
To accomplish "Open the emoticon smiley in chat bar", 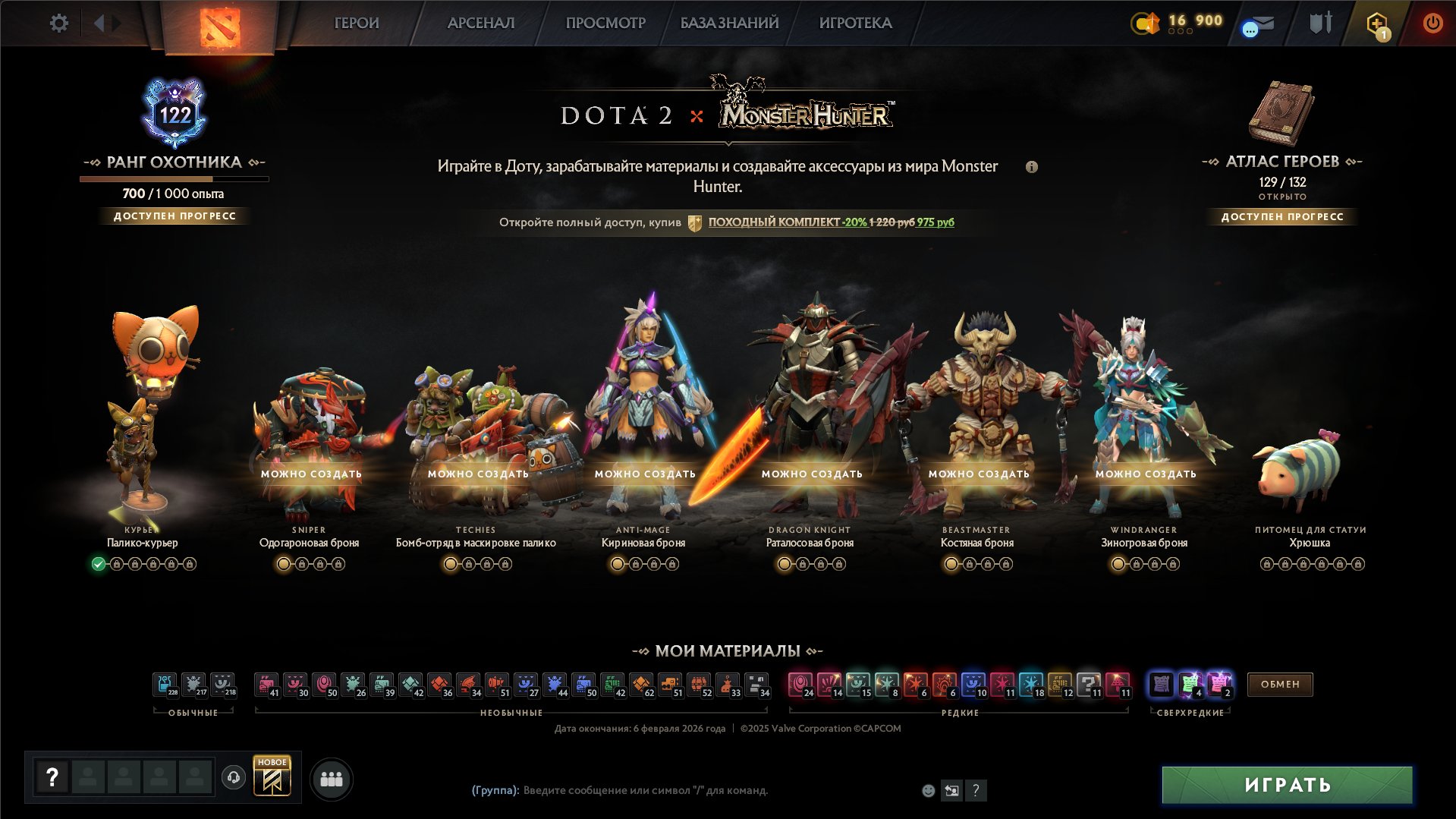I will pos(927,790).
